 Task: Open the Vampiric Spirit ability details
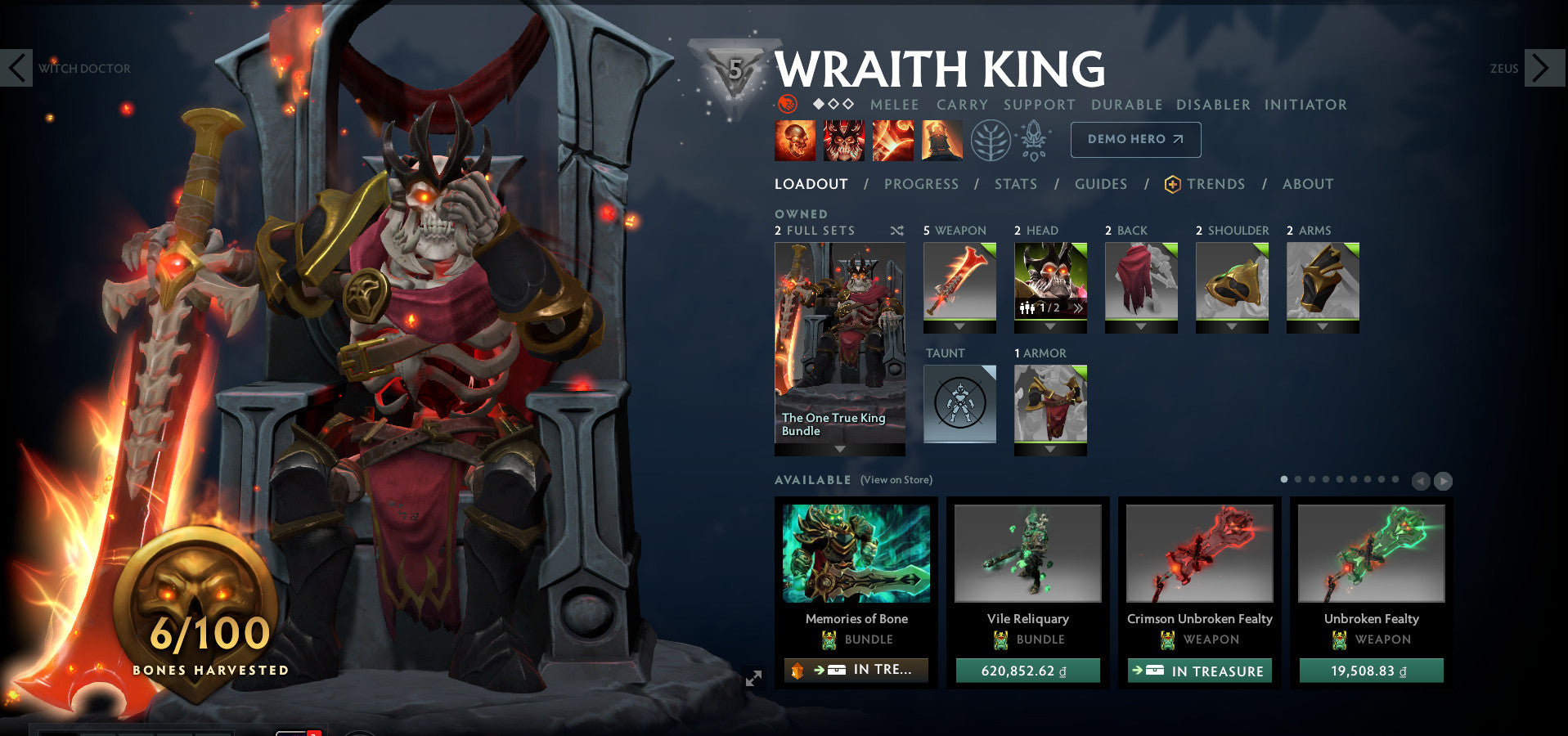click(x=844, y=139)
